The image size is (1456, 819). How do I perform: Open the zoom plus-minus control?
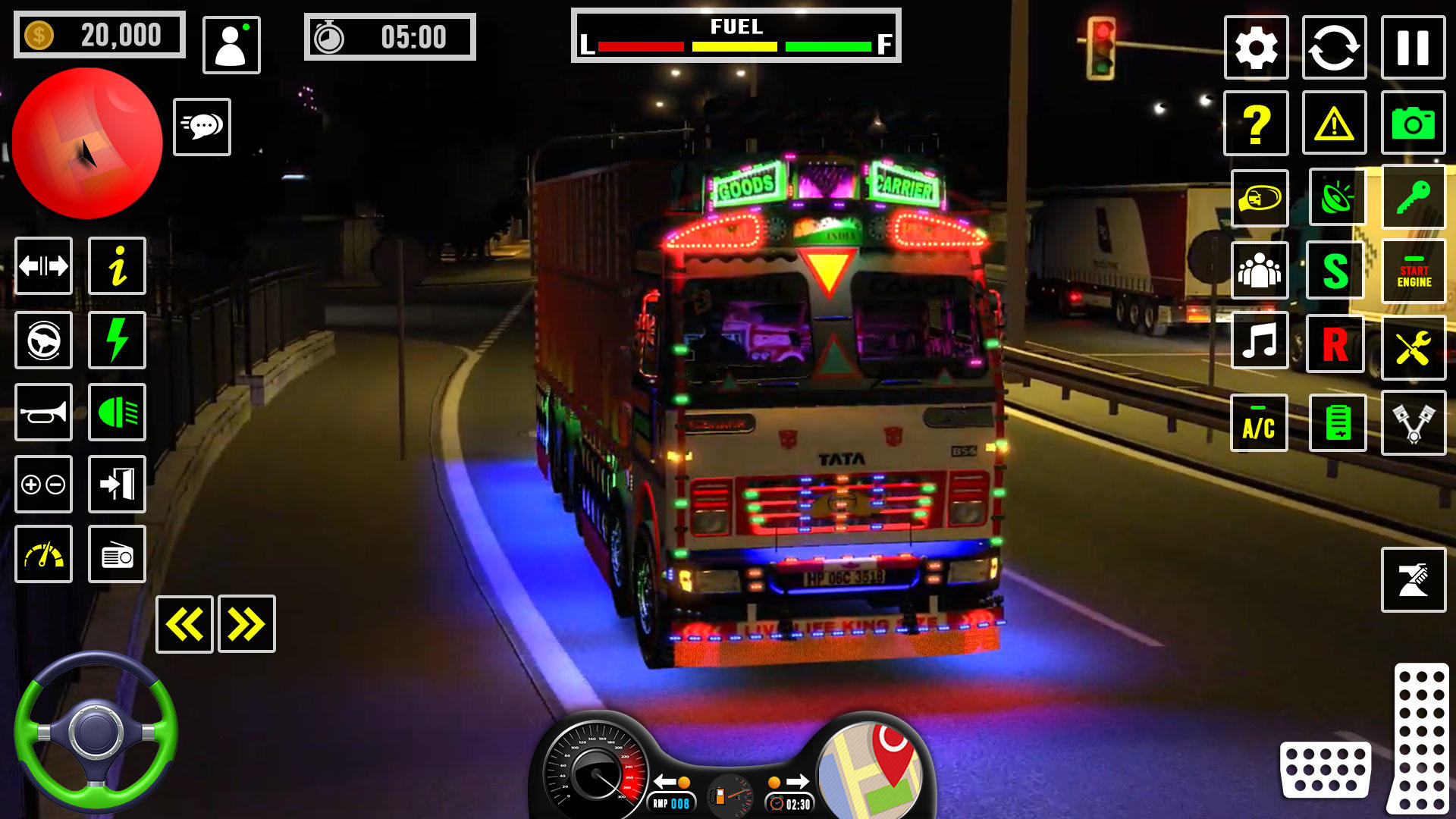coord(43,485)
